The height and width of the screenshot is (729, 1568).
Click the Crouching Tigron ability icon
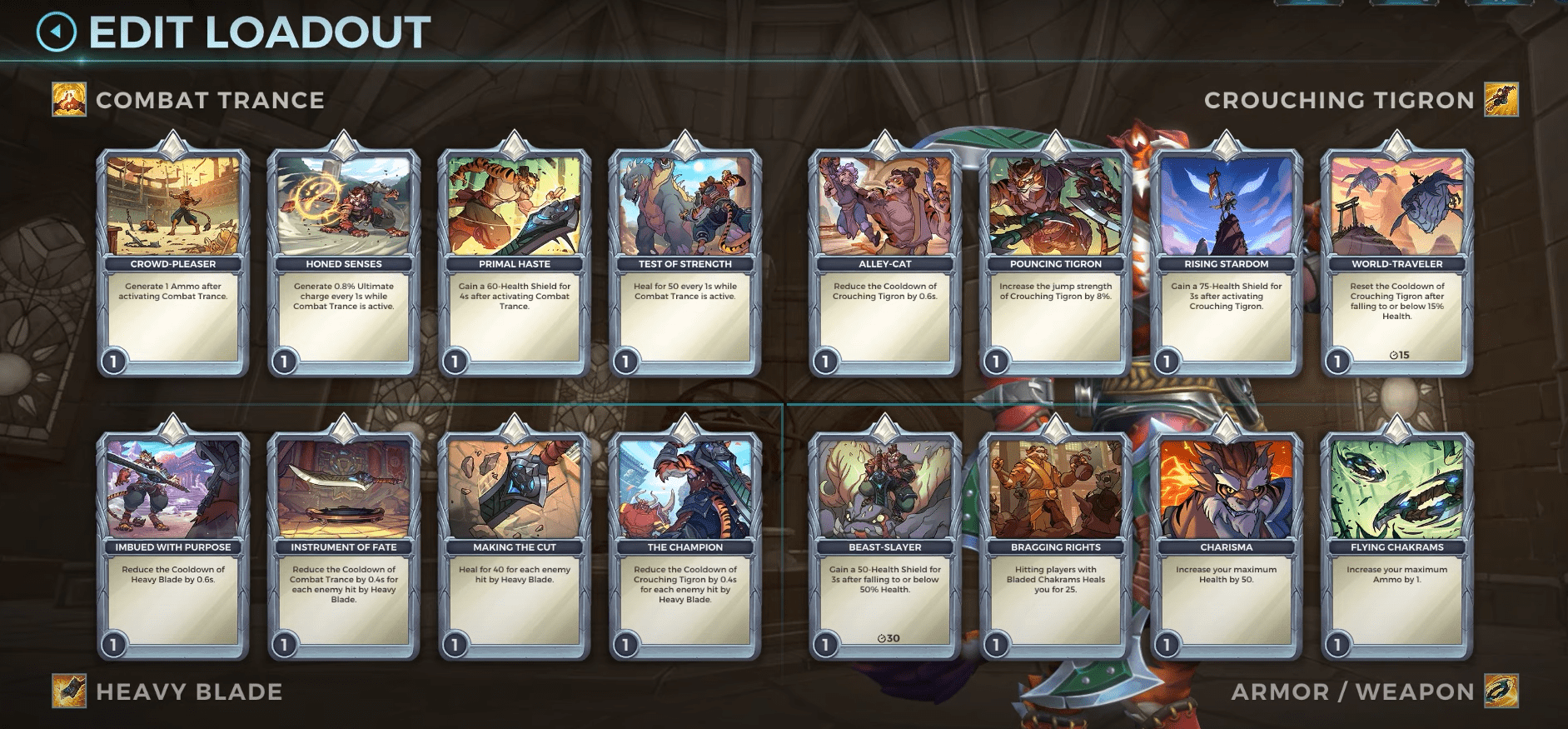tap(1499, 100)
